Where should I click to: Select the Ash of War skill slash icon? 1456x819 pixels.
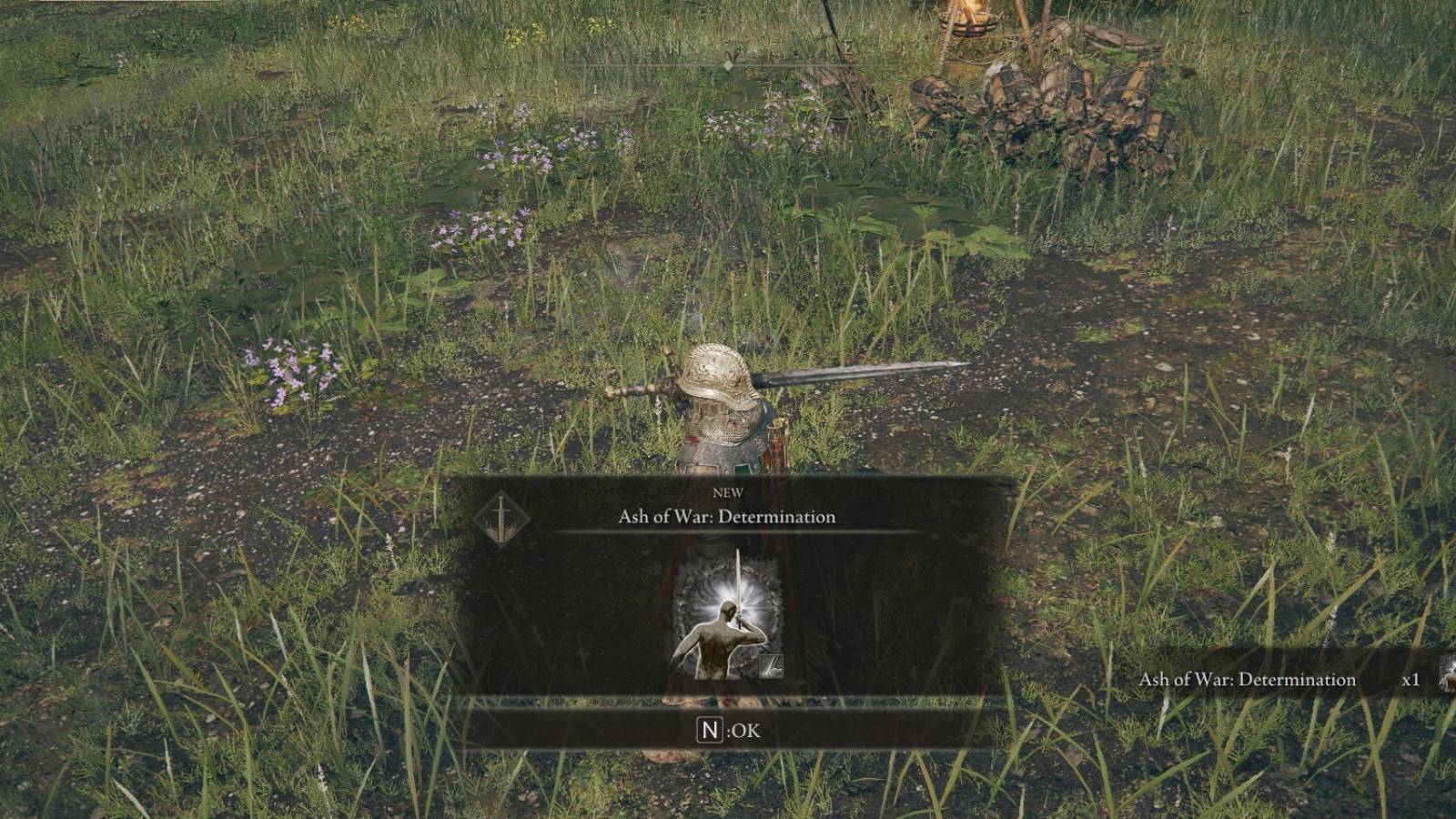tap(771, 666)
